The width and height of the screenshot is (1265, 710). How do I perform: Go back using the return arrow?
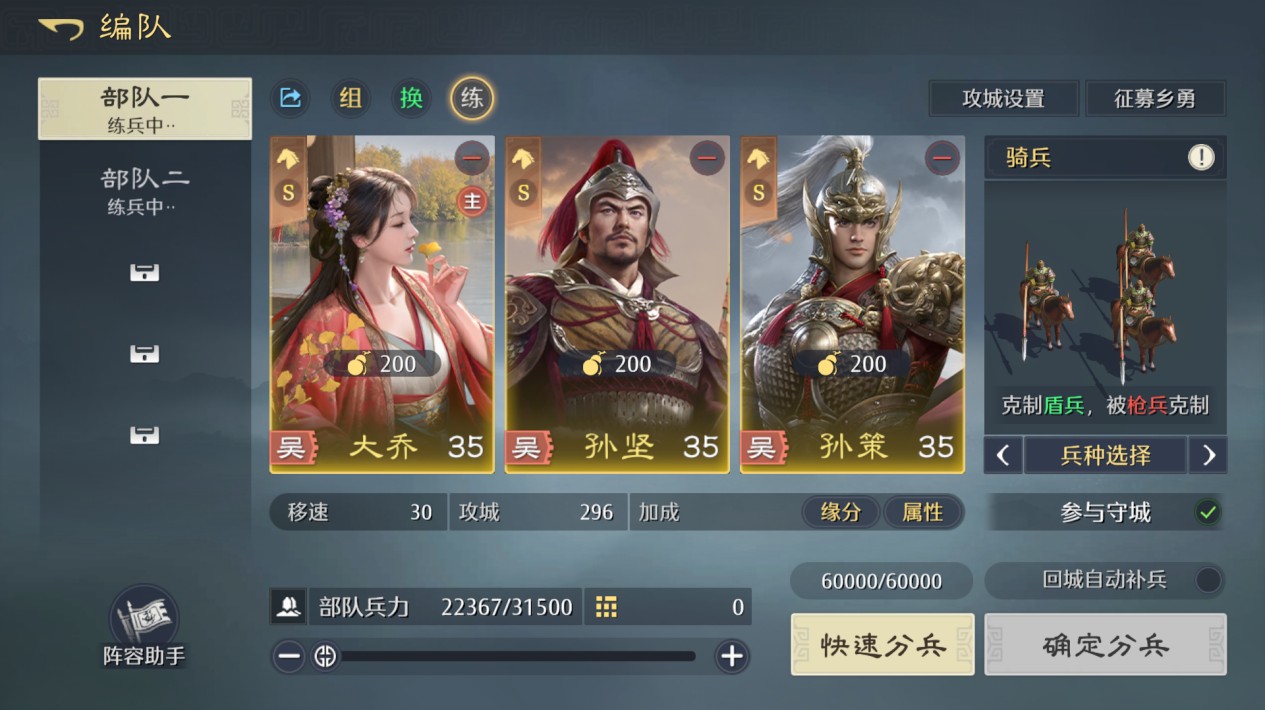(x=61, y=28)
